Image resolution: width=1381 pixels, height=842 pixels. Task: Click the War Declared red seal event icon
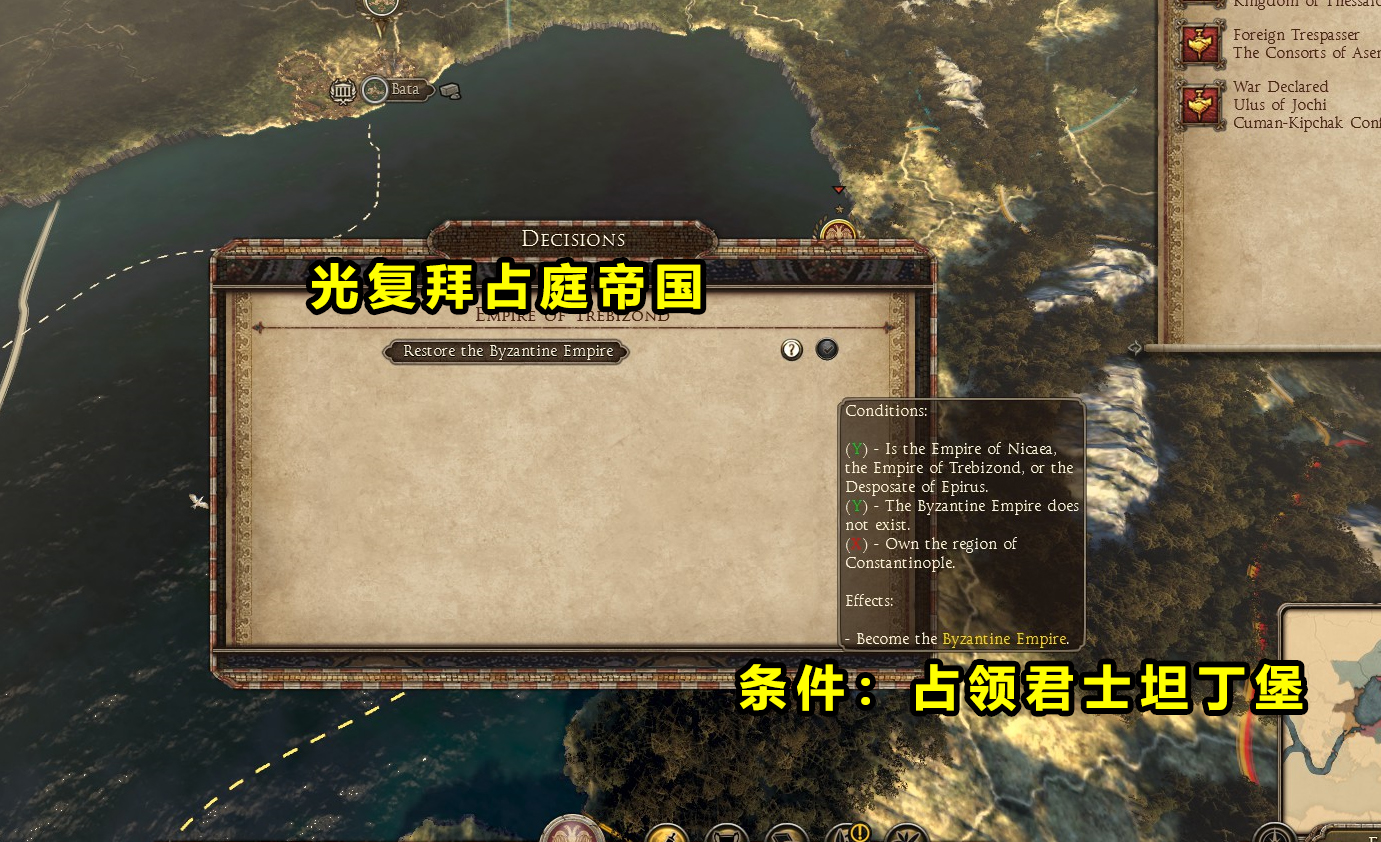click(x=1199, y=102)
